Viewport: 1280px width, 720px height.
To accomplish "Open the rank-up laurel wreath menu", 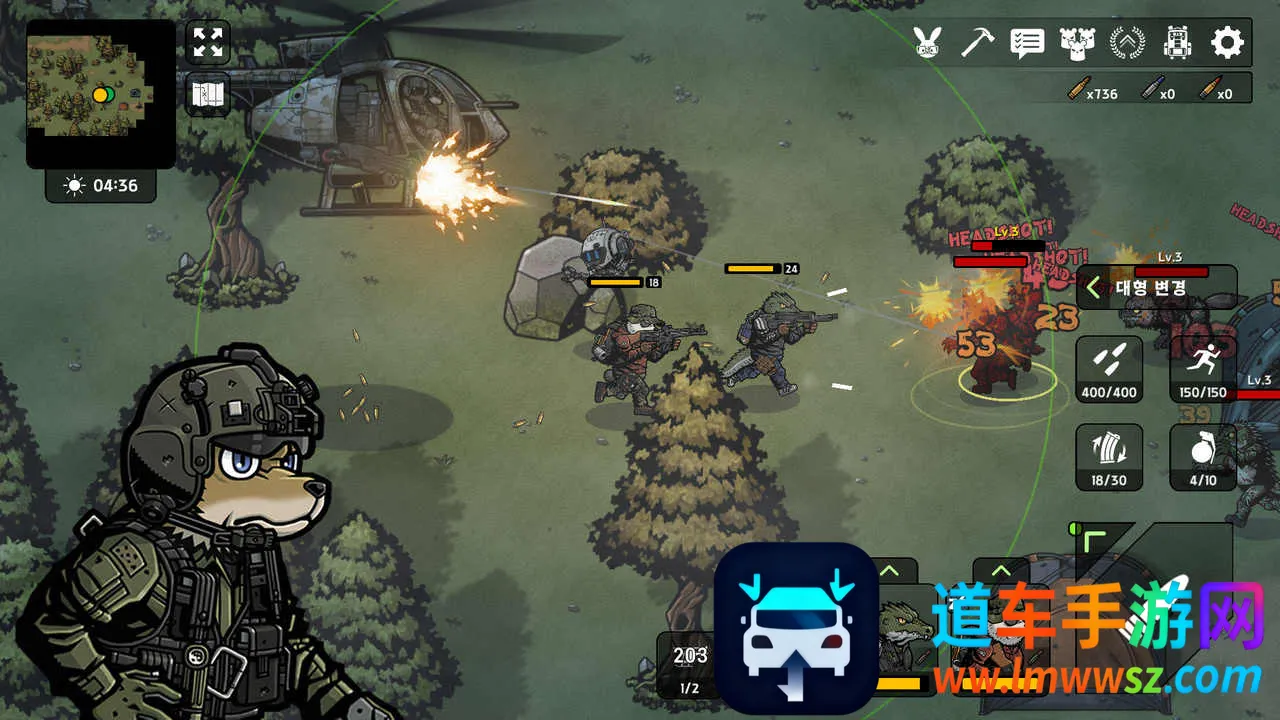I will coord(1127,42).
